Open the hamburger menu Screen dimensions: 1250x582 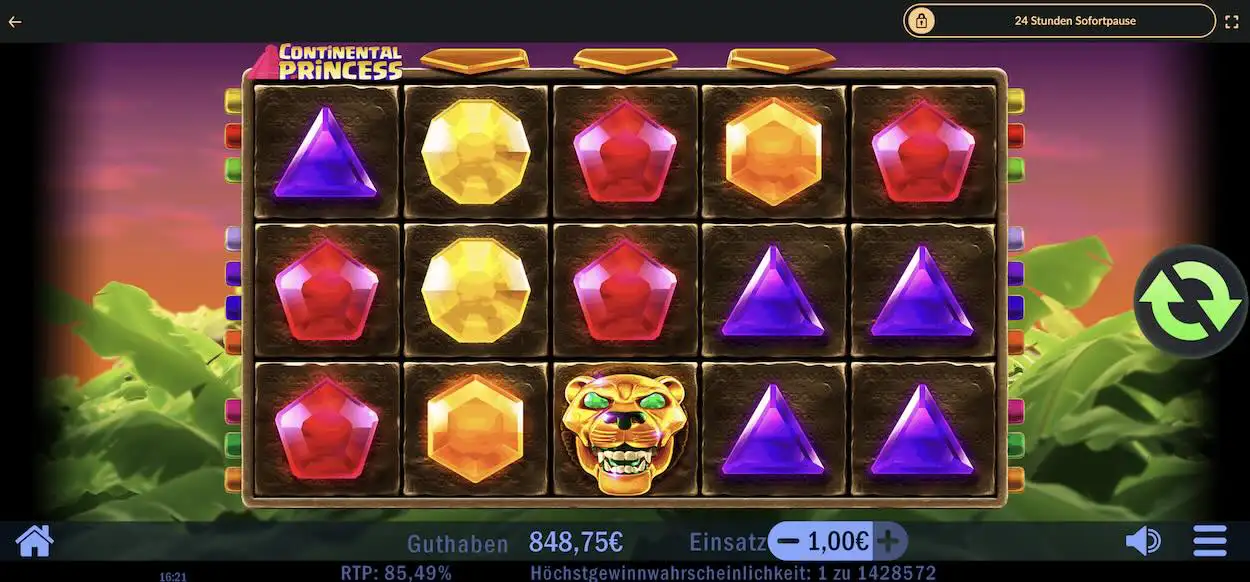[x=1209, y=542]
